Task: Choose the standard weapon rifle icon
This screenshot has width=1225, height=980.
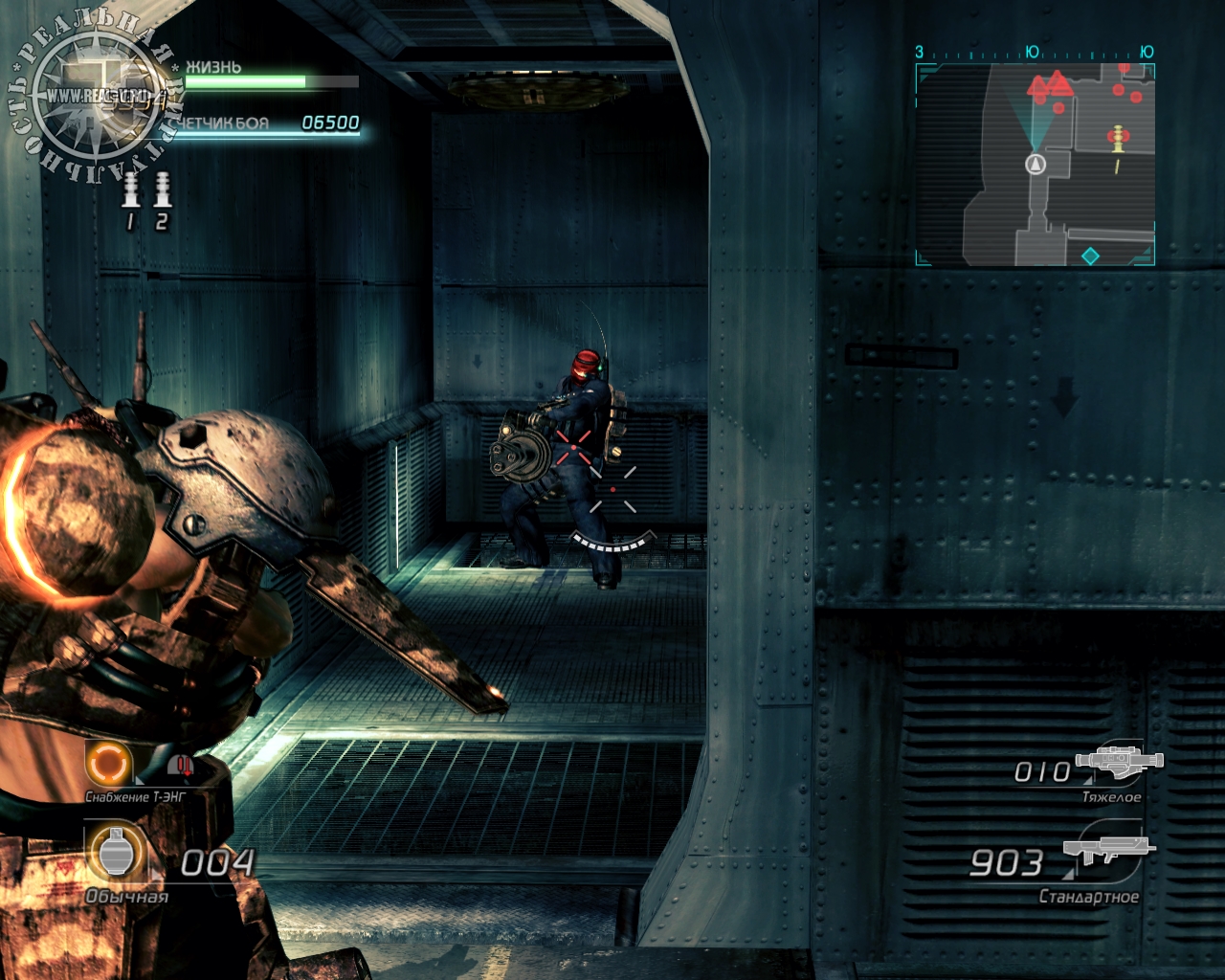Action: pos(1109,849)
